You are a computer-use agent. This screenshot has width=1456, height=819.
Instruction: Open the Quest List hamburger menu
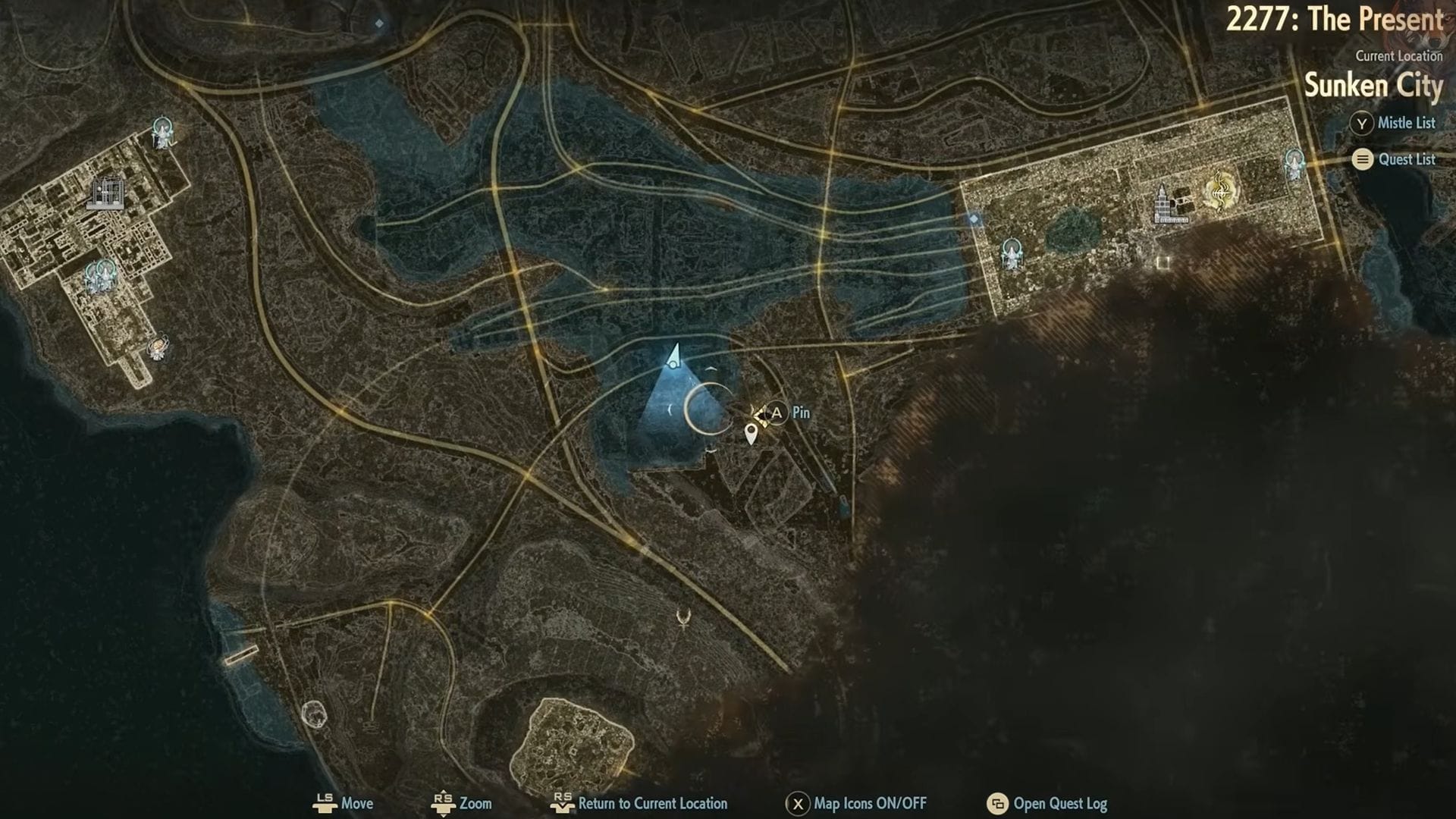[x=1363, y=160]
